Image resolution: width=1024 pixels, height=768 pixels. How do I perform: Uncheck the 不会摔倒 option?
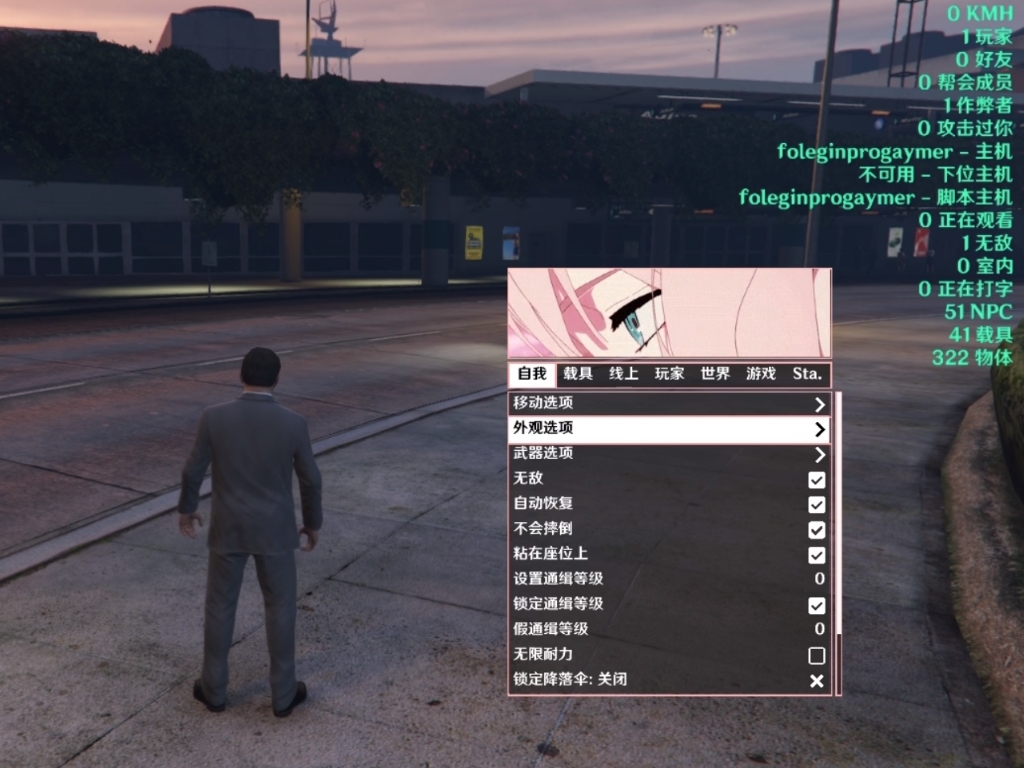(x=817, y=529)
